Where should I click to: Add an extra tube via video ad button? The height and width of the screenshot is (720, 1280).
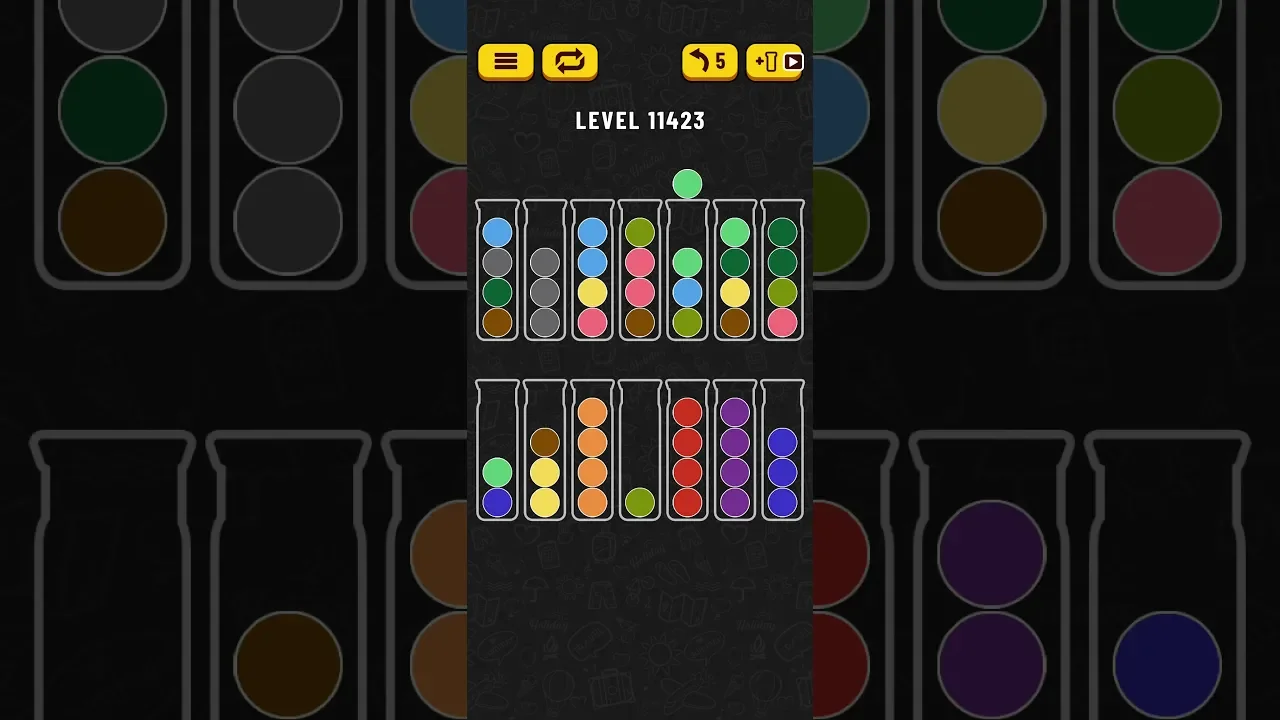click(x=775, y=62)
